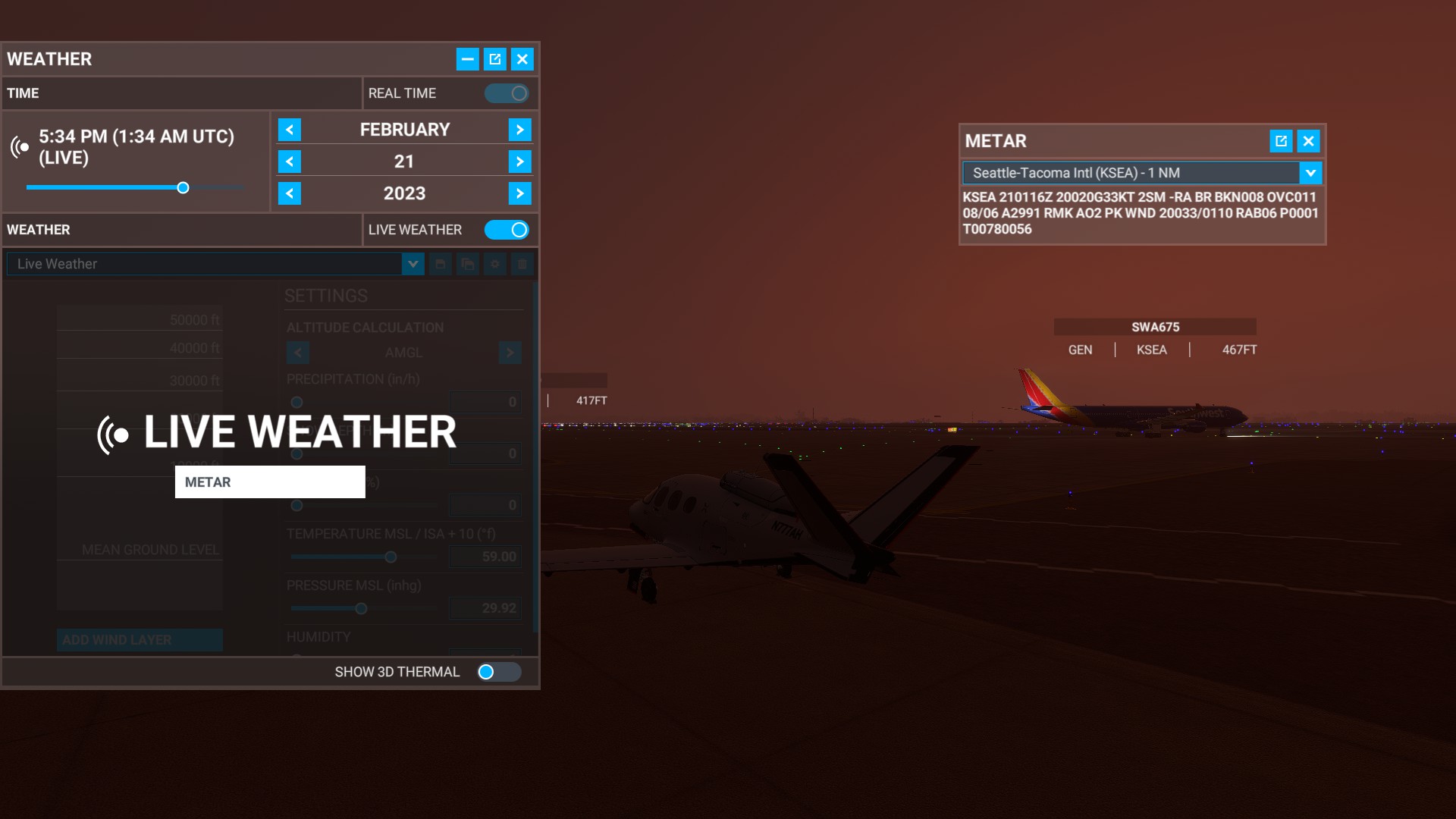Enable the SHOW 3D THERMAL toggle

(498, 671)
